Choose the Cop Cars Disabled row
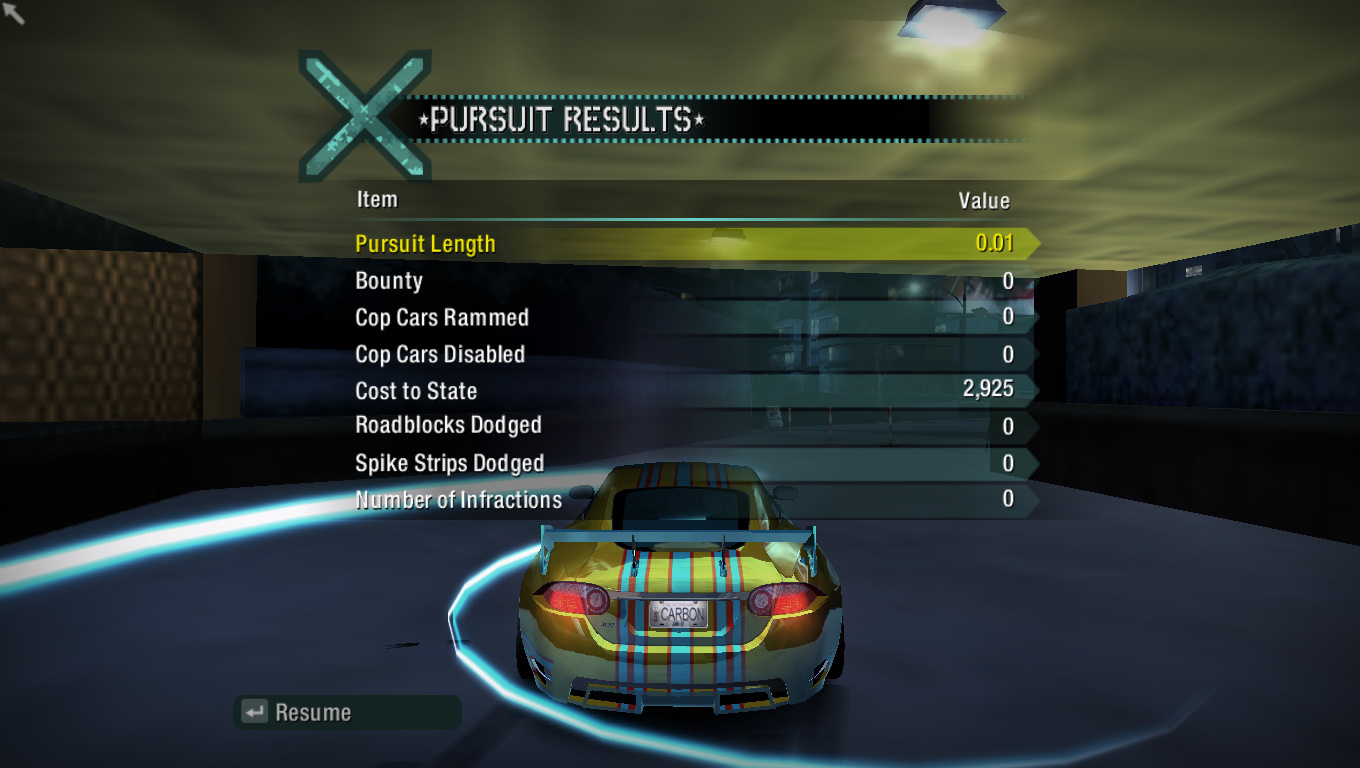Viewport: 1360px width, 768px height. coord(690,355)
